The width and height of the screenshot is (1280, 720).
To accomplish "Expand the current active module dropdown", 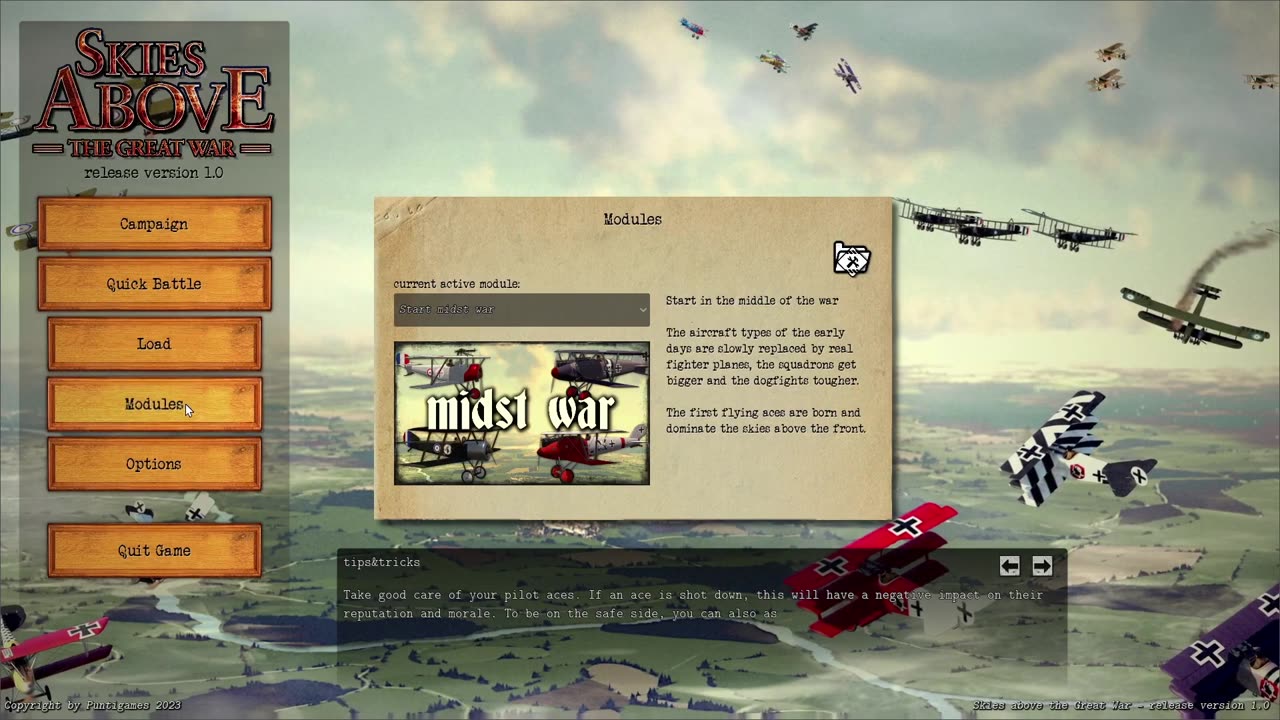I will pos(521,310).
